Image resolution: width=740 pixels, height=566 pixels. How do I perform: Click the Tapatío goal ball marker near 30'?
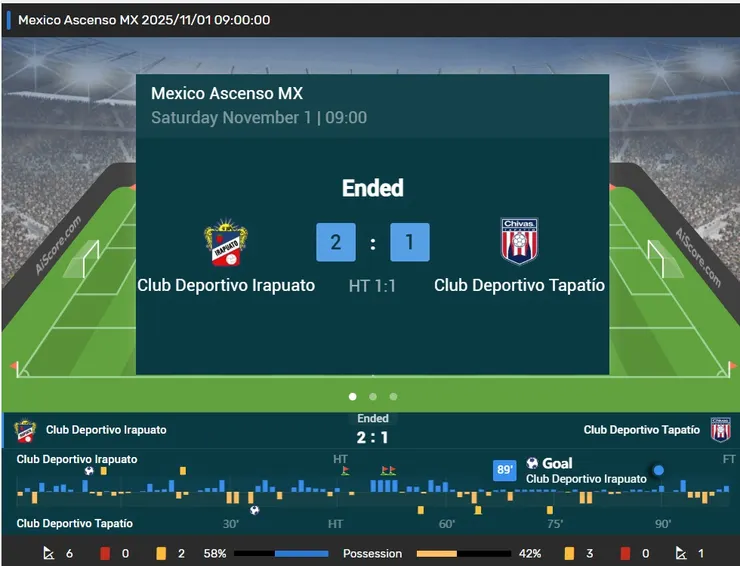[254, 510]
